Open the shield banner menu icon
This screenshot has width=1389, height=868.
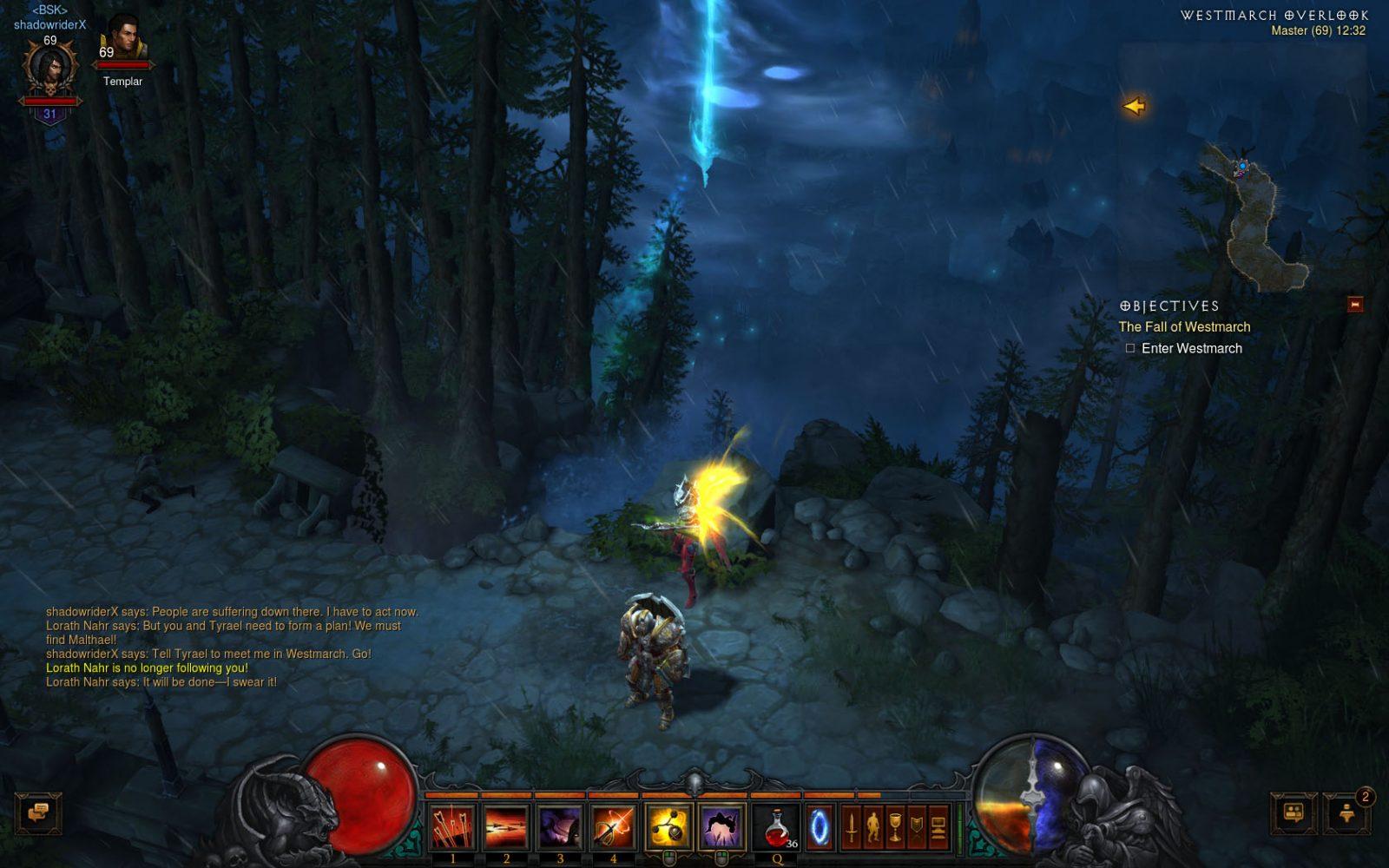point(917,826)
